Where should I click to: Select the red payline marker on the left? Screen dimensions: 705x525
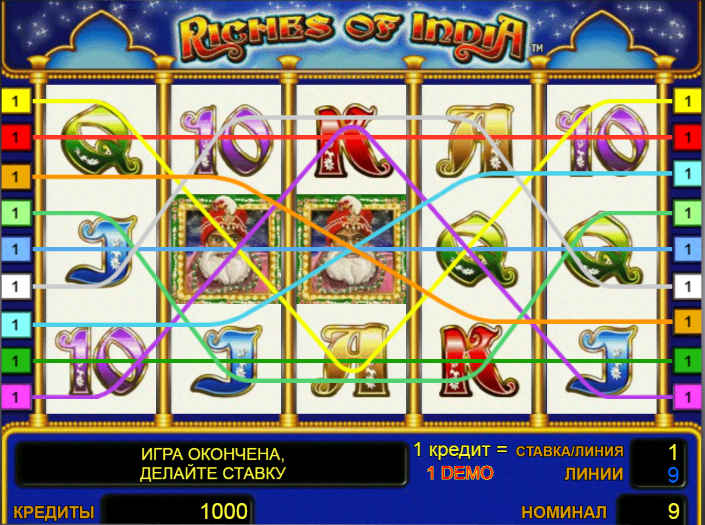click(x=16, y=137)
